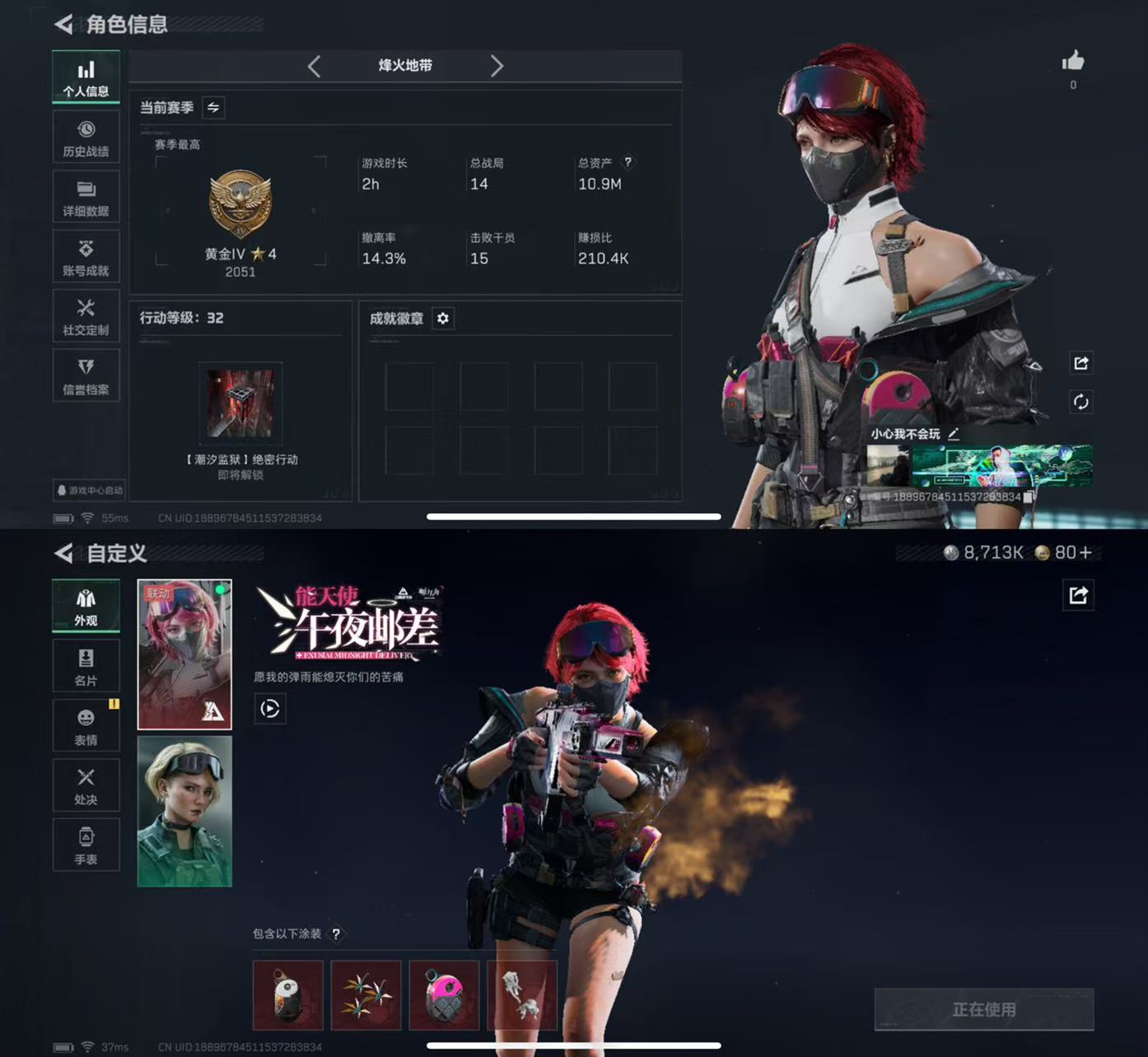Select the 表情 emote icon
Image resolution: width=1148 pixels, height=1057 pixels.
(x=86, y=725)
